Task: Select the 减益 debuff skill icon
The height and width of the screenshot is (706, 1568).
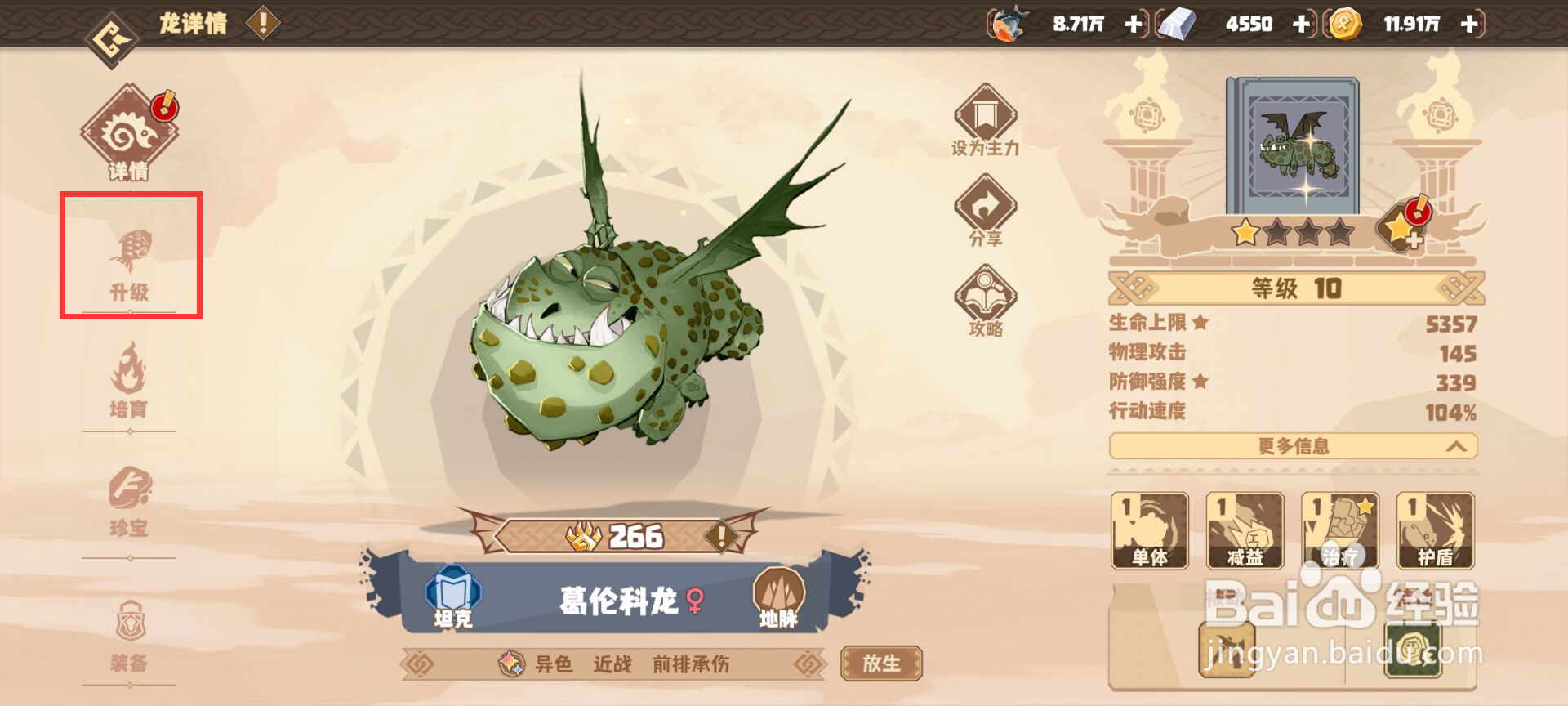Action: click(1245, 531)
